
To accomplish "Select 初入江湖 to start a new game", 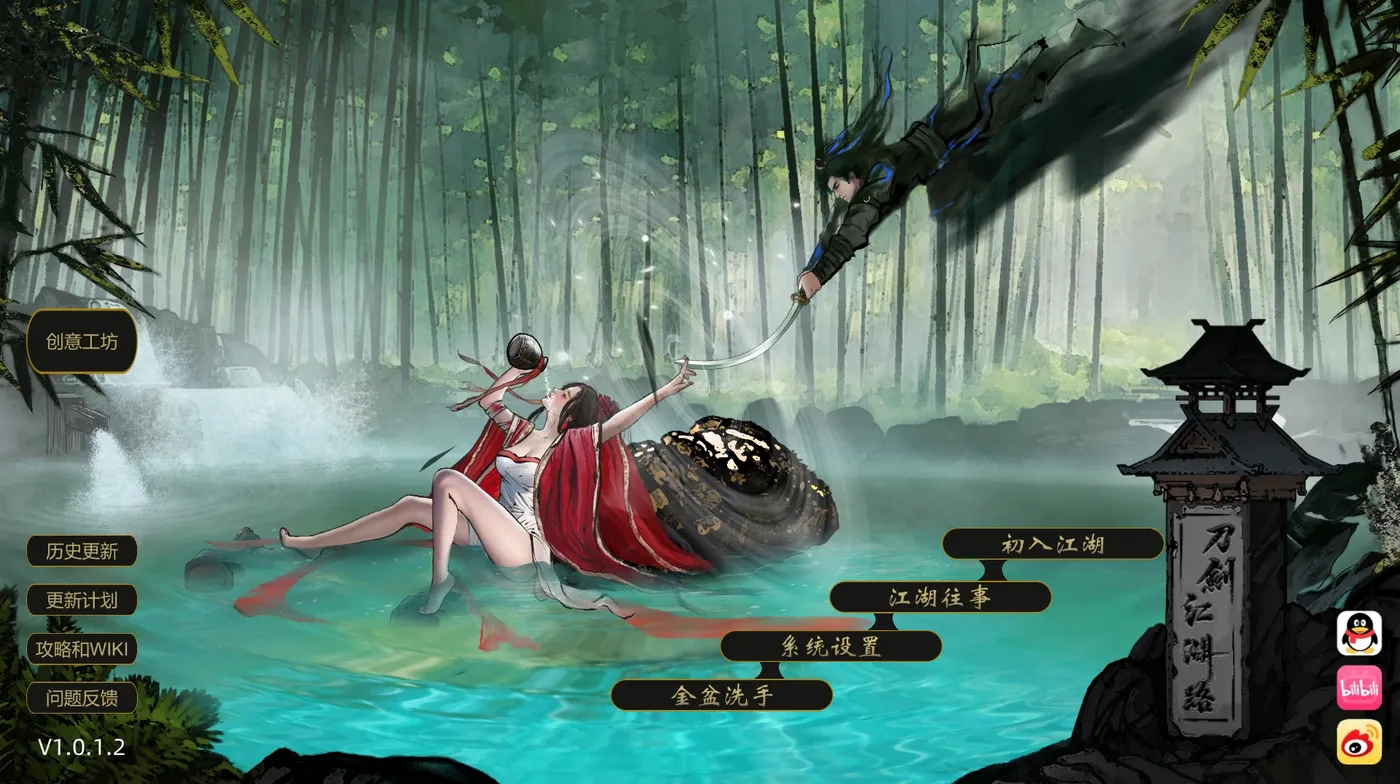I will pyautogui.click(x=1052, y=544).
